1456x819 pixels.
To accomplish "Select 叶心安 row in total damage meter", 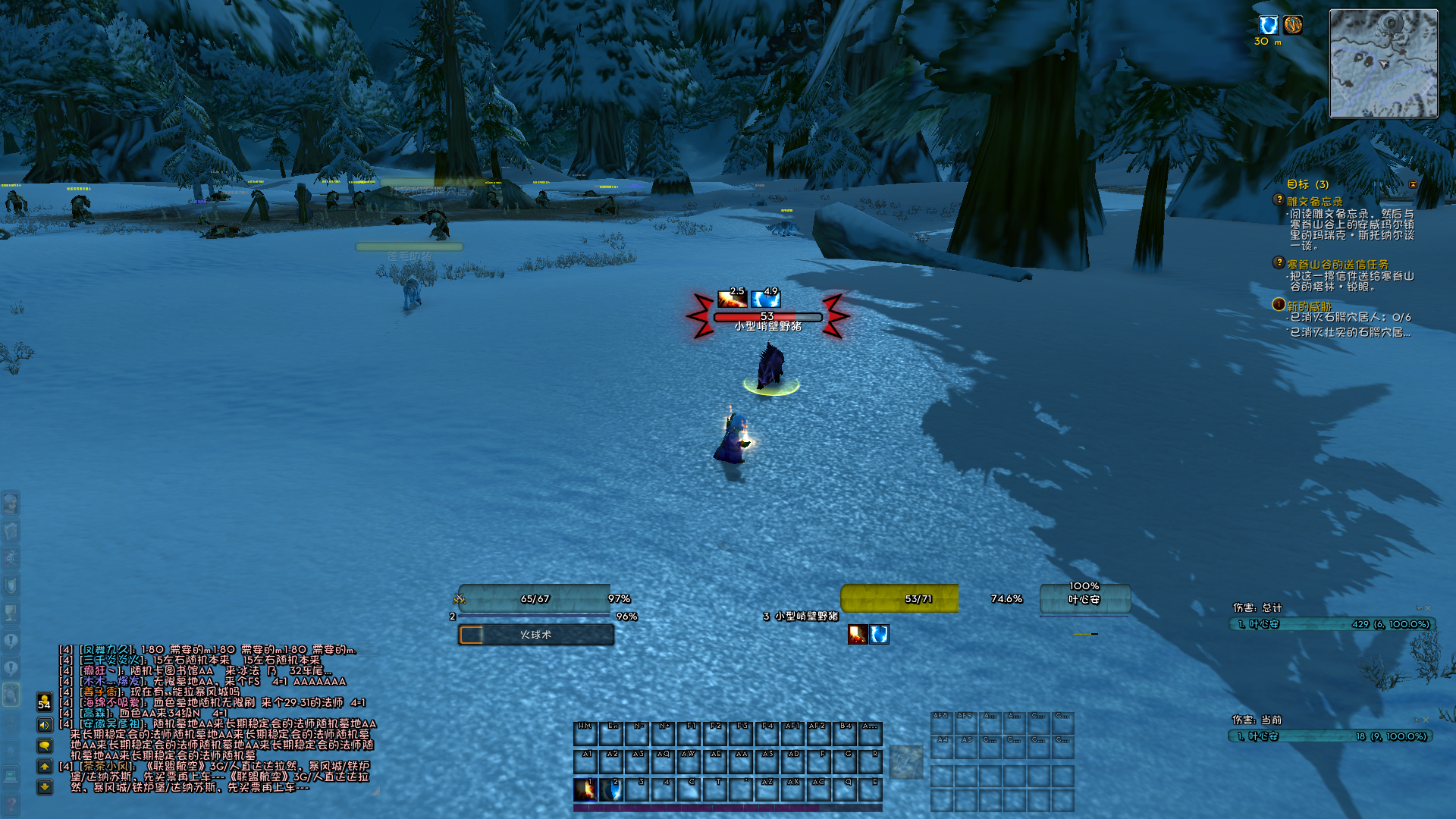I will pos(1332,624).
